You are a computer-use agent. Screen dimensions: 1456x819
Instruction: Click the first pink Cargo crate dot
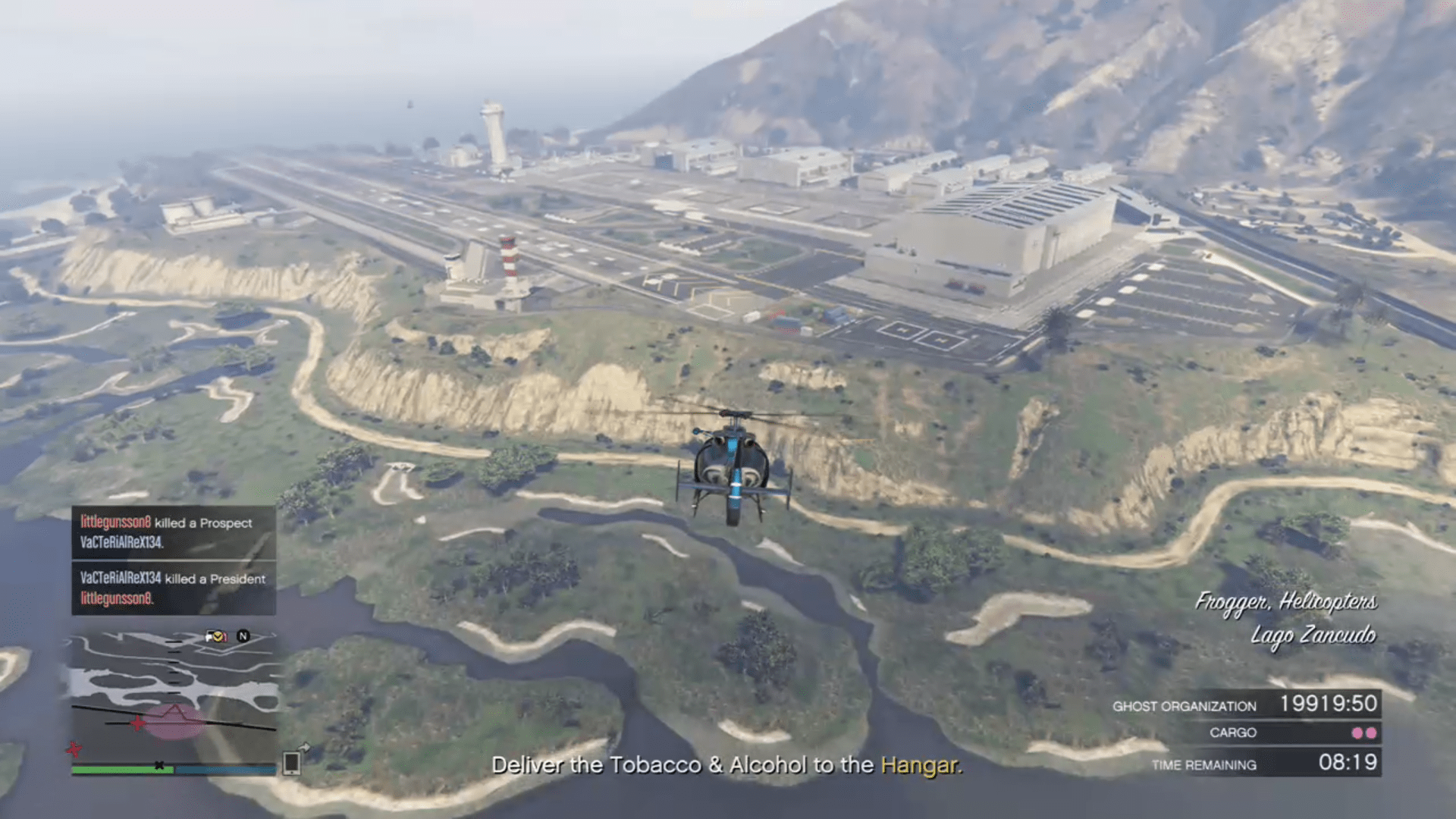point(1357,733)
